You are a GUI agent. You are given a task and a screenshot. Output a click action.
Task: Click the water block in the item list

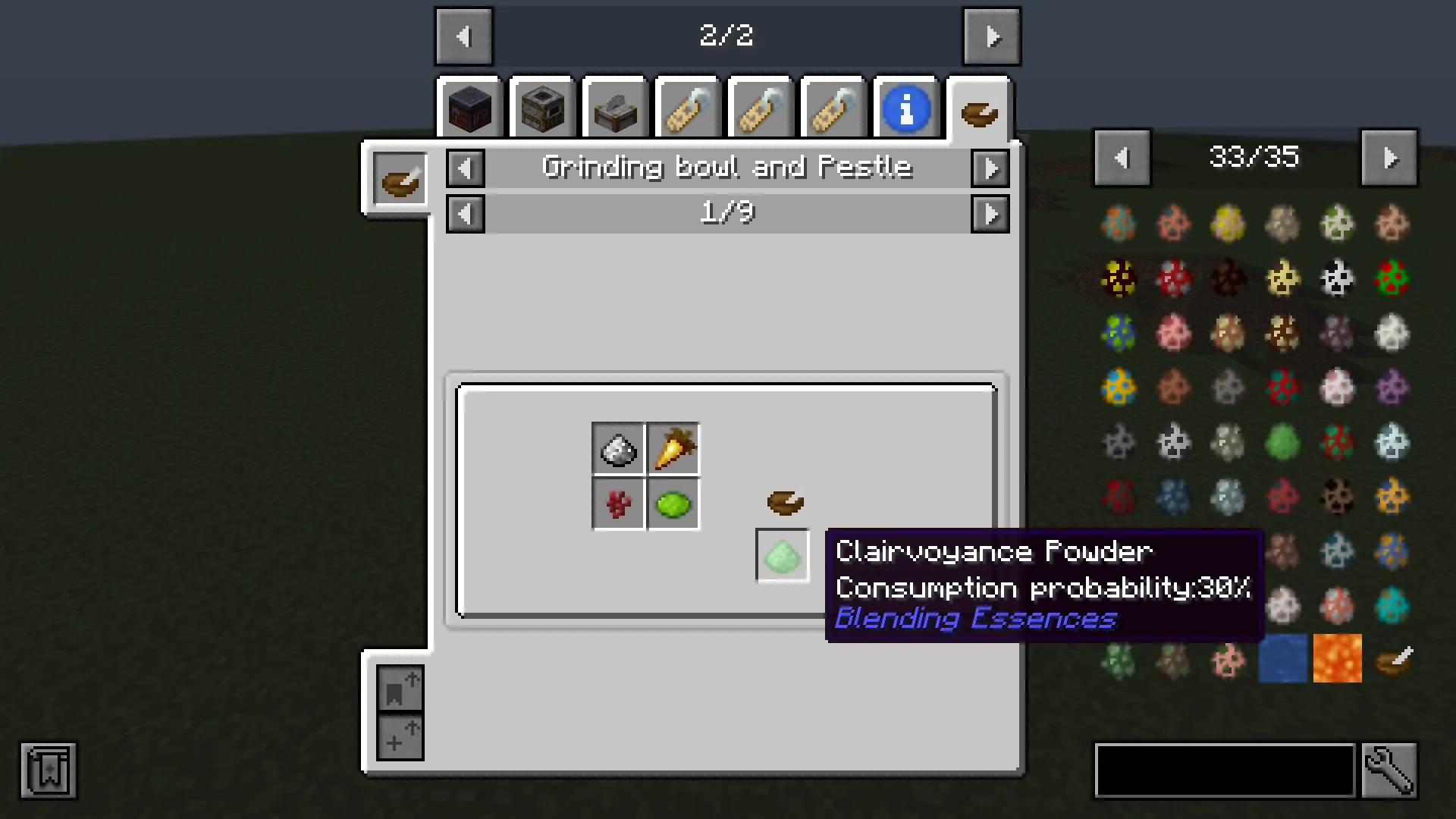point(1282,658)
